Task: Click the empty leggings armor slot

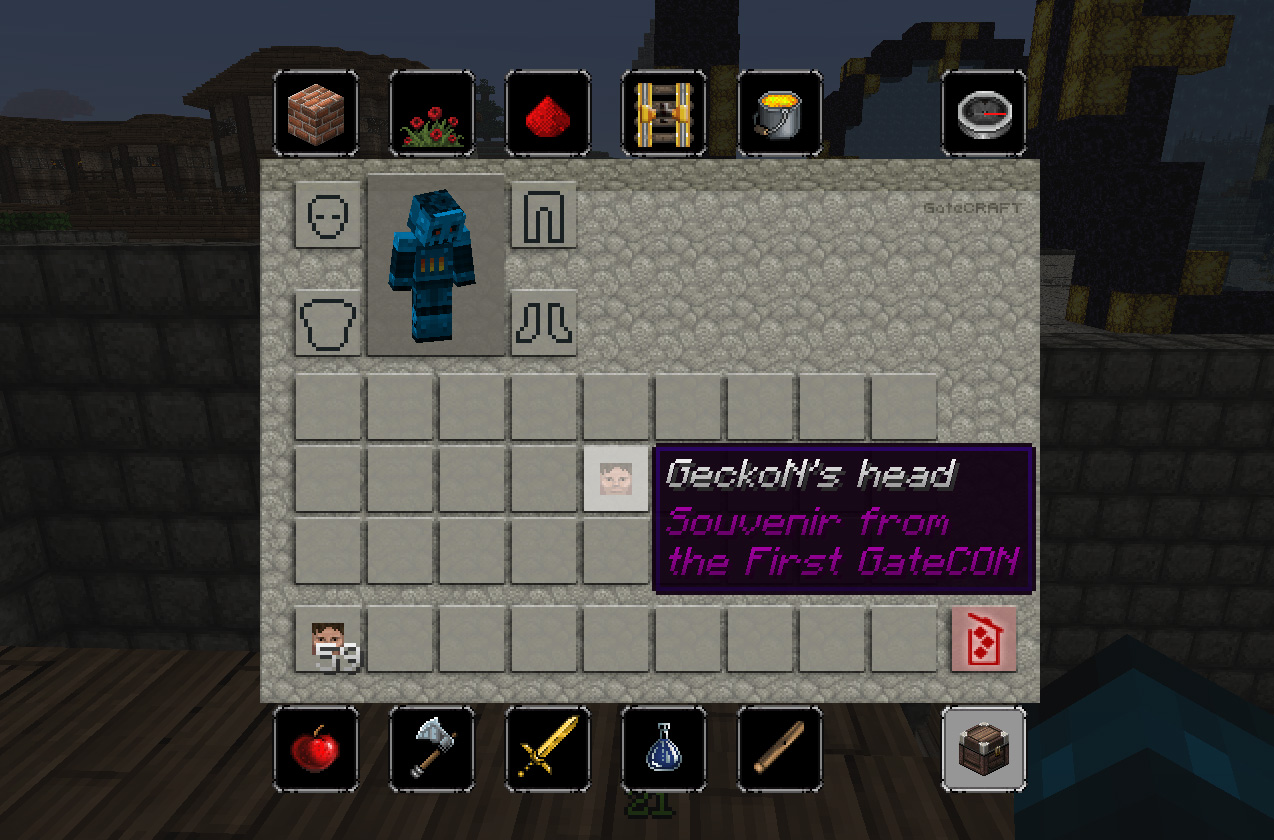Action: [x=544, y=214]
